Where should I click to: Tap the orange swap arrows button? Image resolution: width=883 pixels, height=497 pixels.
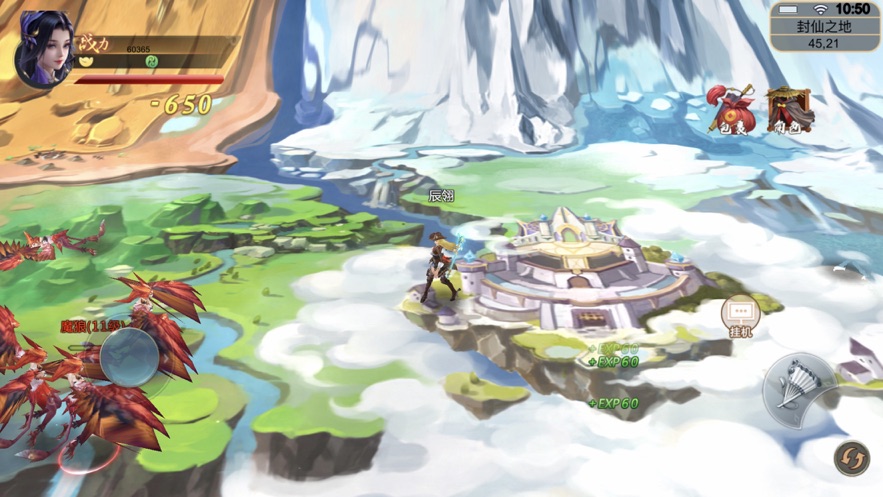[852, 459]
